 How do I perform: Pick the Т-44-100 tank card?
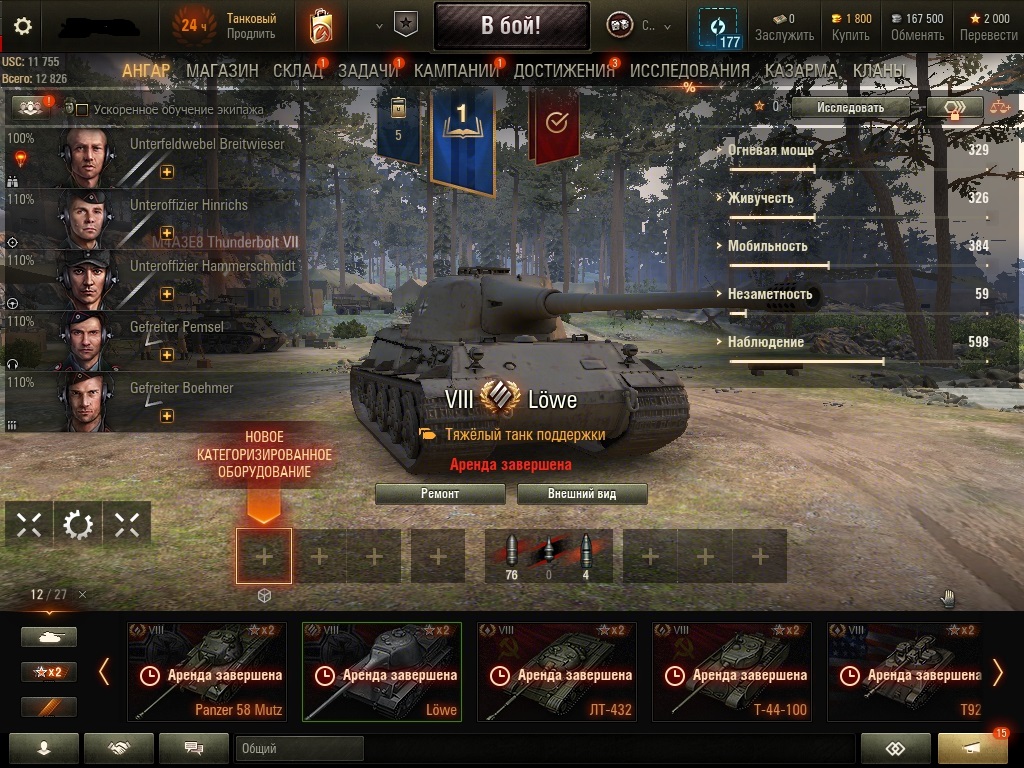732,672
